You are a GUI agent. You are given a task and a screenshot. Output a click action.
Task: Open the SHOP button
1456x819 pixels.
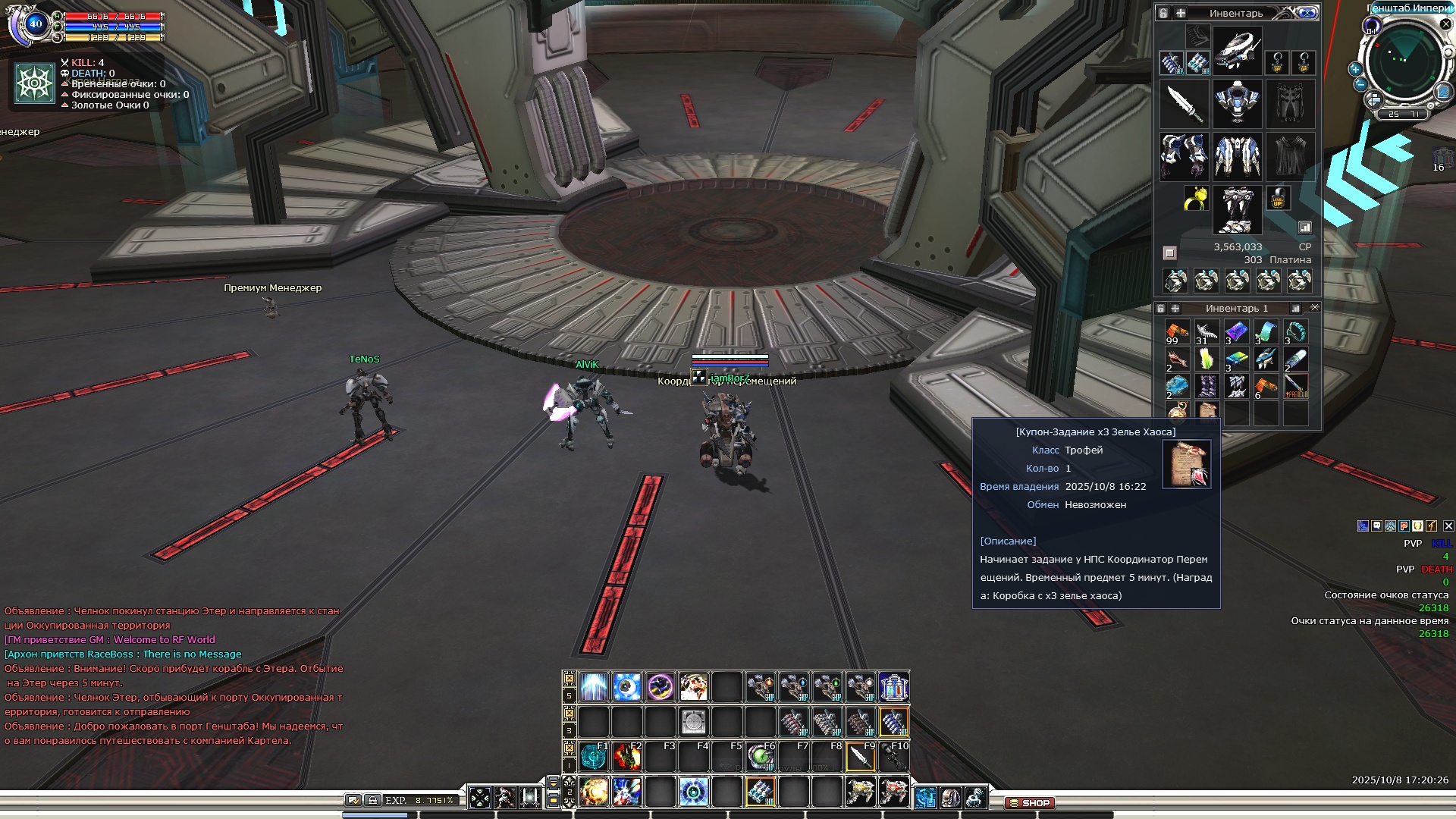pyautogui.click(x=1029, y=802)
